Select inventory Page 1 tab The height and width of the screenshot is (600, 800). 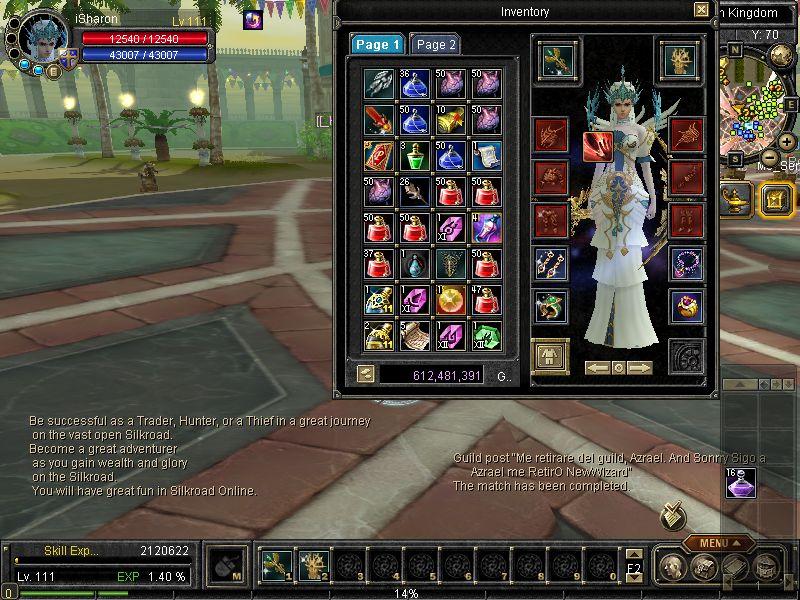(377, 45)
